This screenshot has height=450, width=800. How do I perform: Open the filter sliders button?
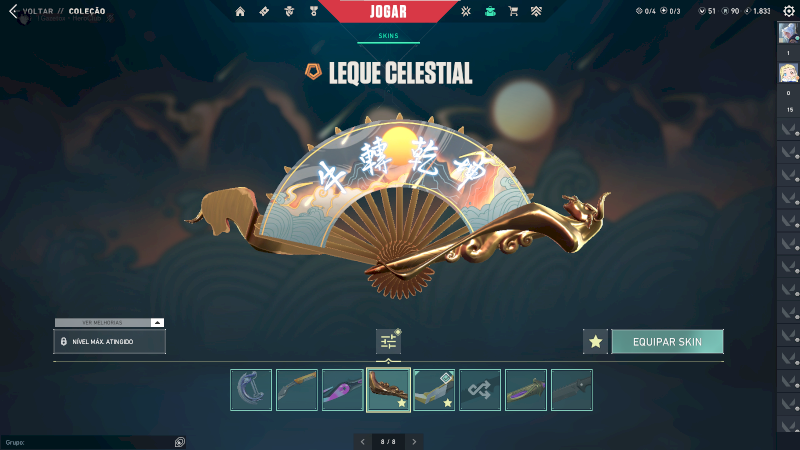[388, 342]
